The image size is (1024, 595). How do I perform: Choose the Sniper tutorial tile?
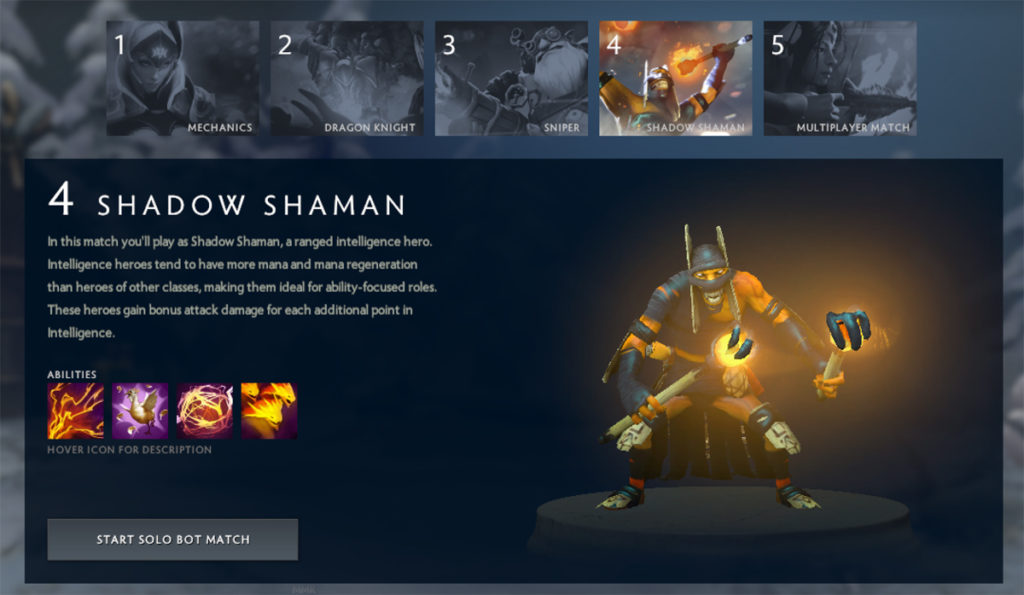coord(511,78)
